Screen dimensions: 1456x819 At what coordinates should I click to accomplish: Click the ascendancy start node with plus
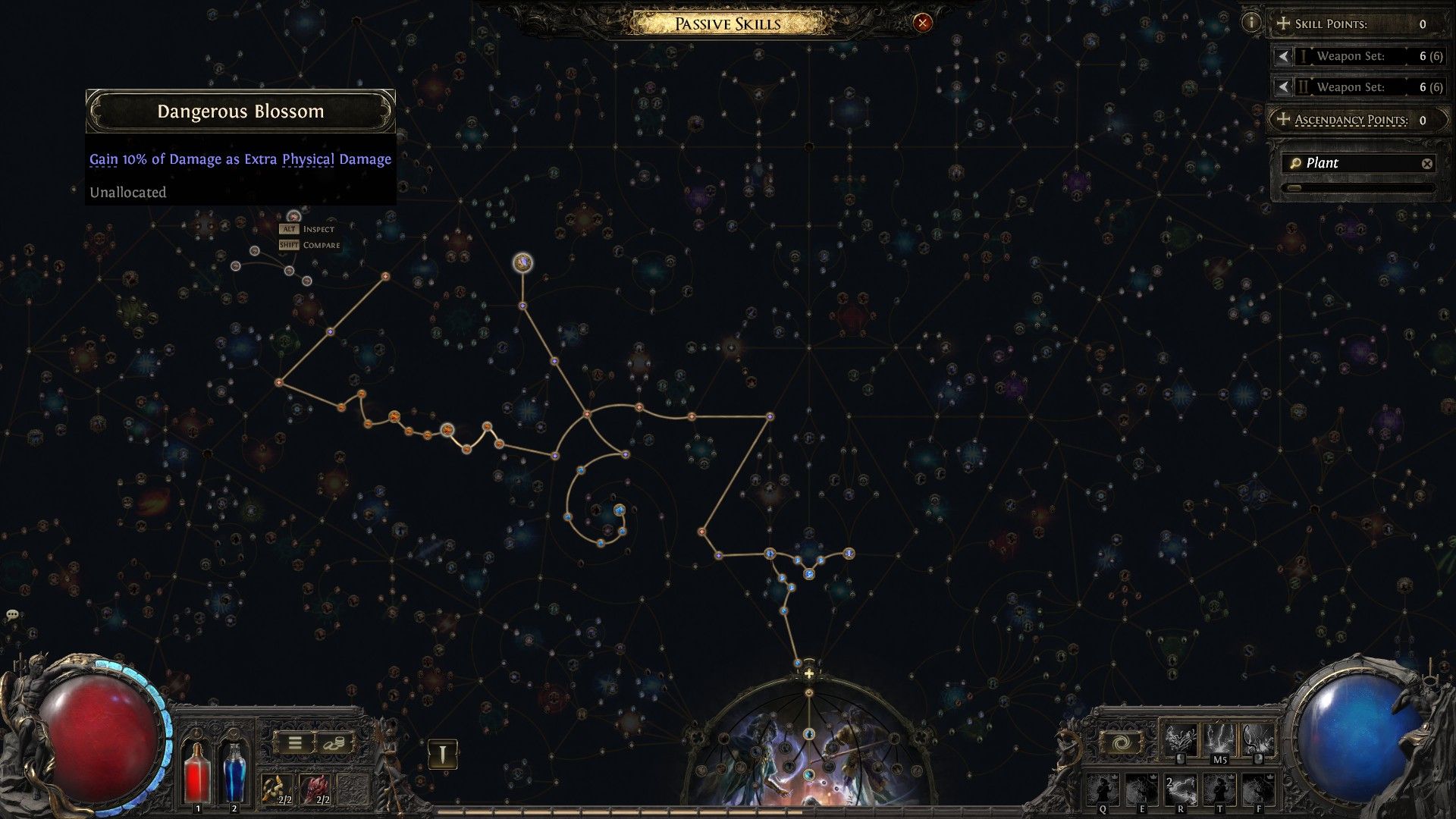point(809,673)
